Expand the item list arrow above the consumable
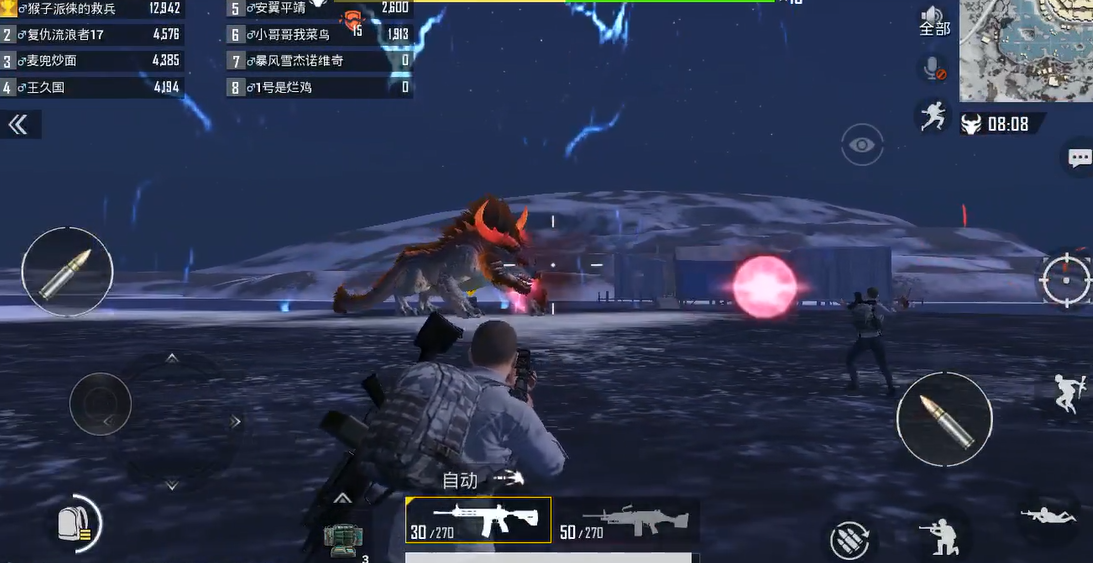 pos(342,498)
